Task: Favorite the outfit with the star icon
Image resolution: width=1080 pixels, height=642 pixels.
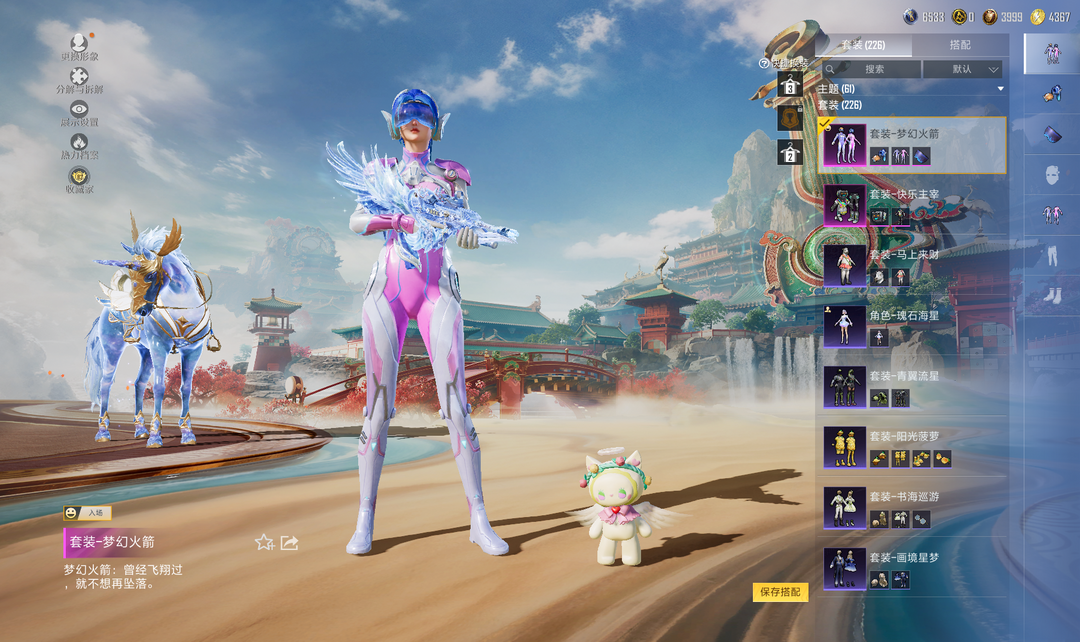Action: click(x=264, y=542)
